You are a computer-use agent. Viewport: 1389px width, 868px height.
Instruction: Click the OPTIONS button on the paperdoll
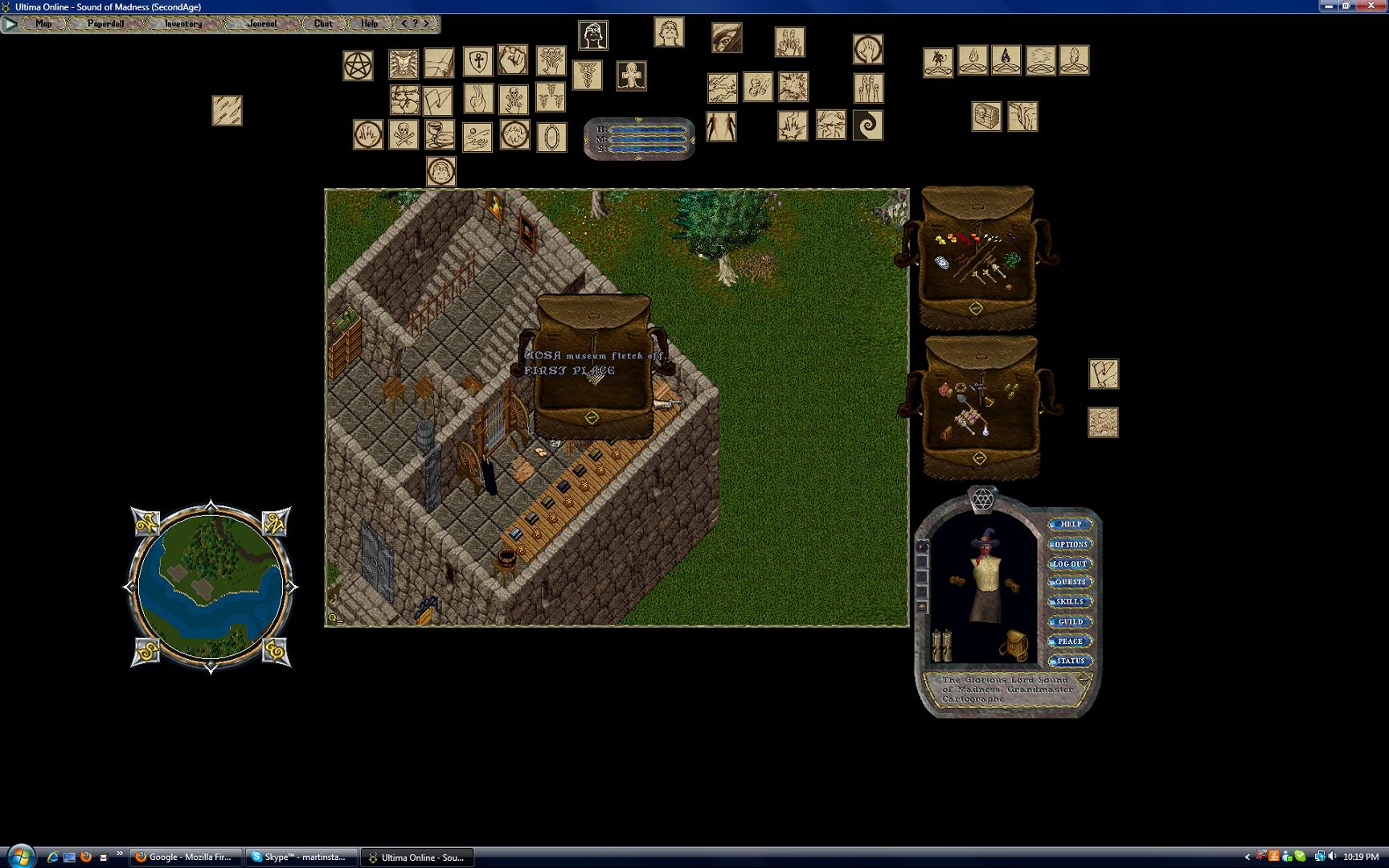point(1071,544)
